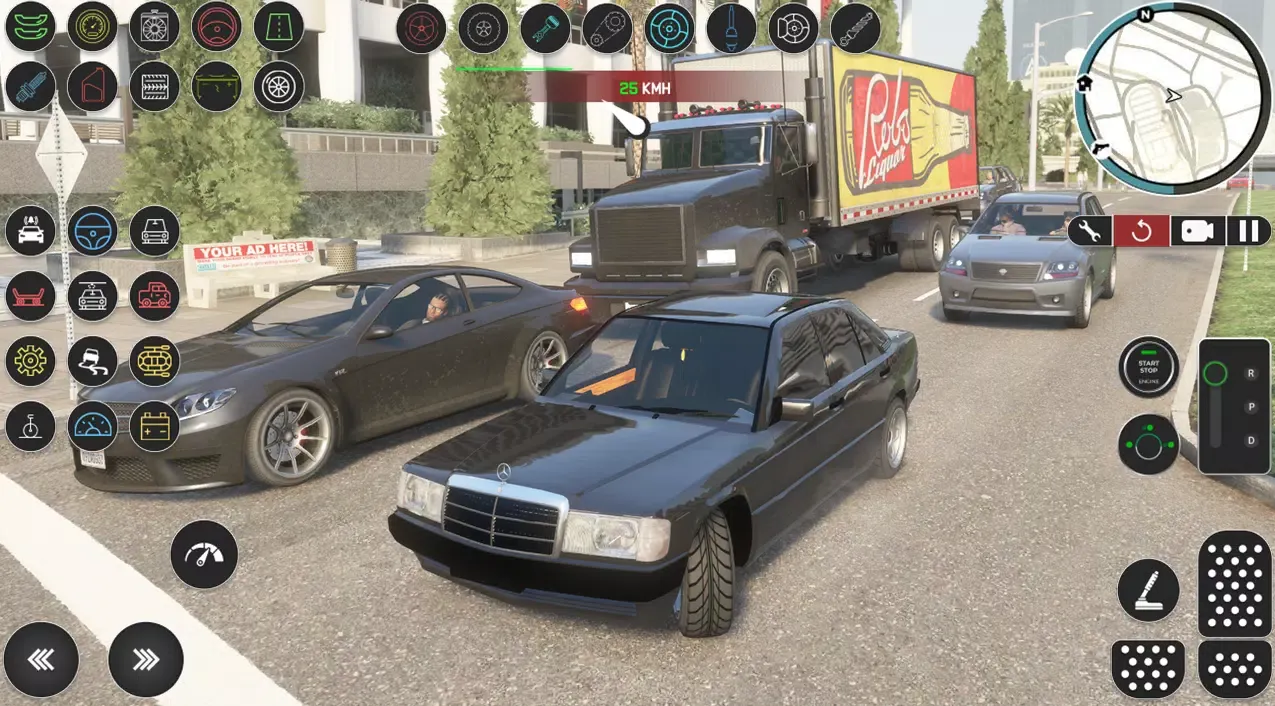Screen dimensions: 1275x706
Task: Tap the tall accelerator pedal
Action: (1235, 583)
